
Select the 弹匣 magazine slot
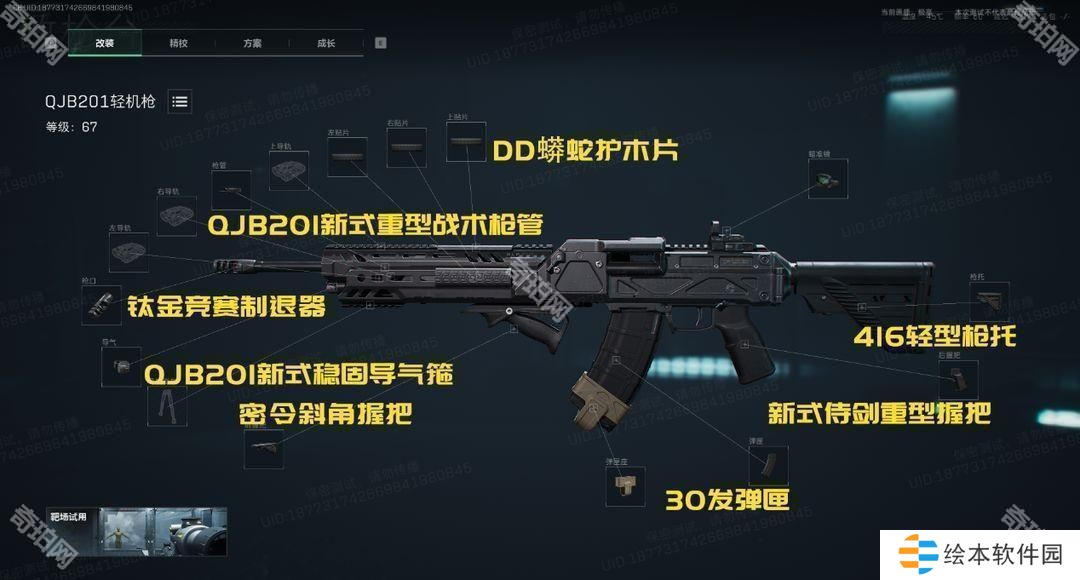click(x=768, y=466)
